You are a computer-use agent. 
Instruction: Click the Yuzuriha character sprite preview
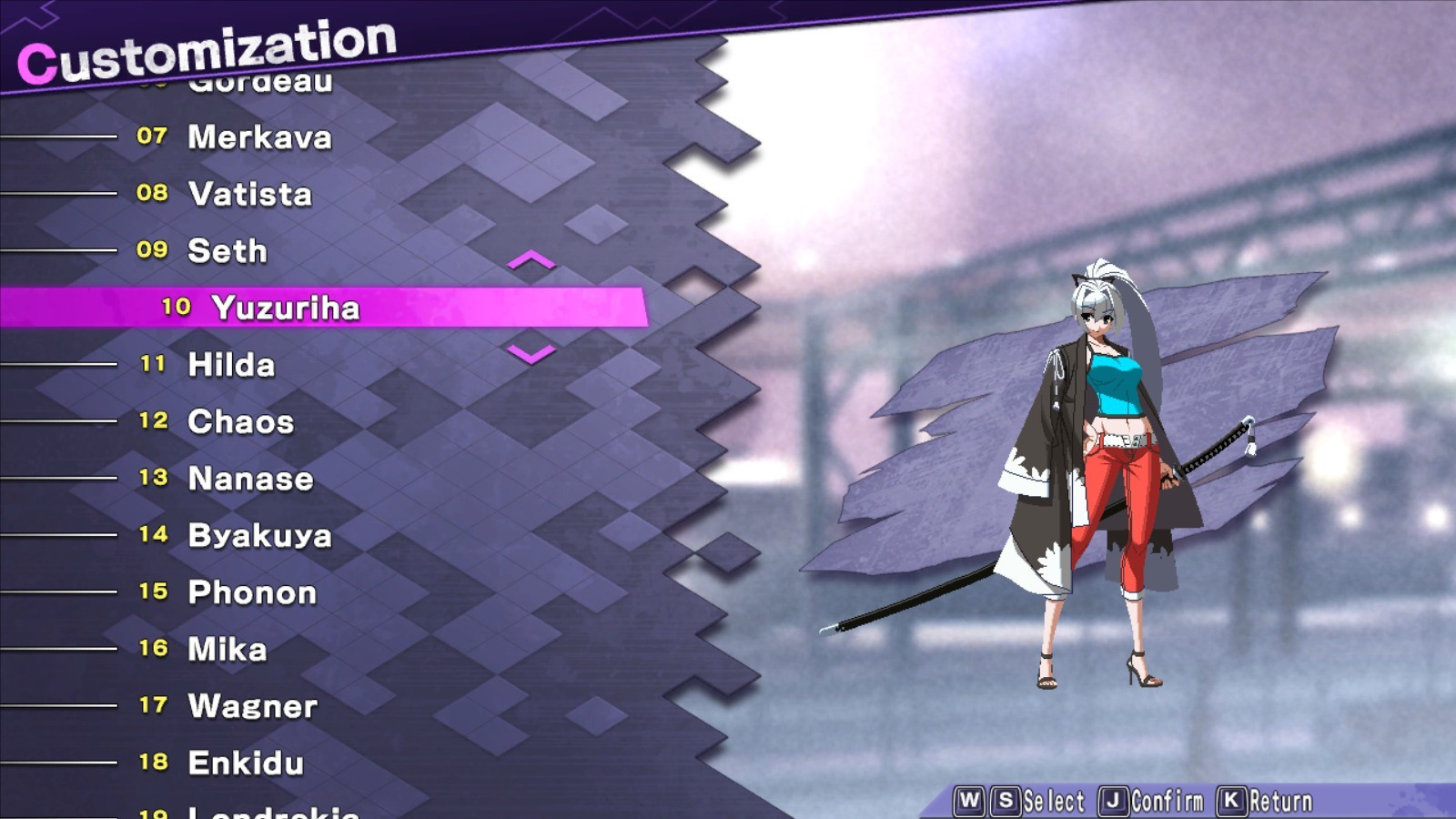pyautogui.click(x=1101, y=473)
